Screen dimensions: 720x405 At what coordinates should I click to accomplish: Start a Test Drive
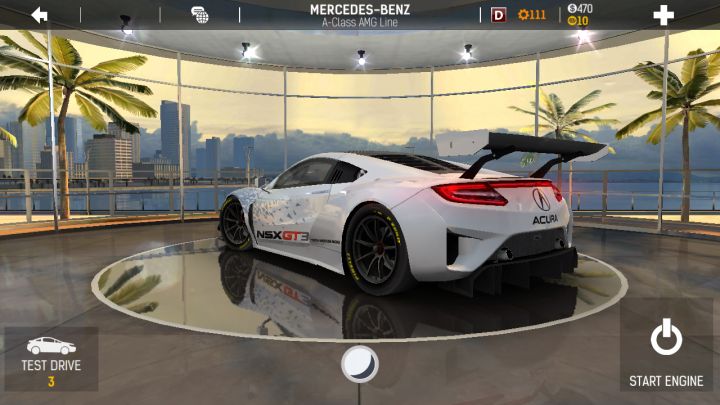(x=51, y=359)
